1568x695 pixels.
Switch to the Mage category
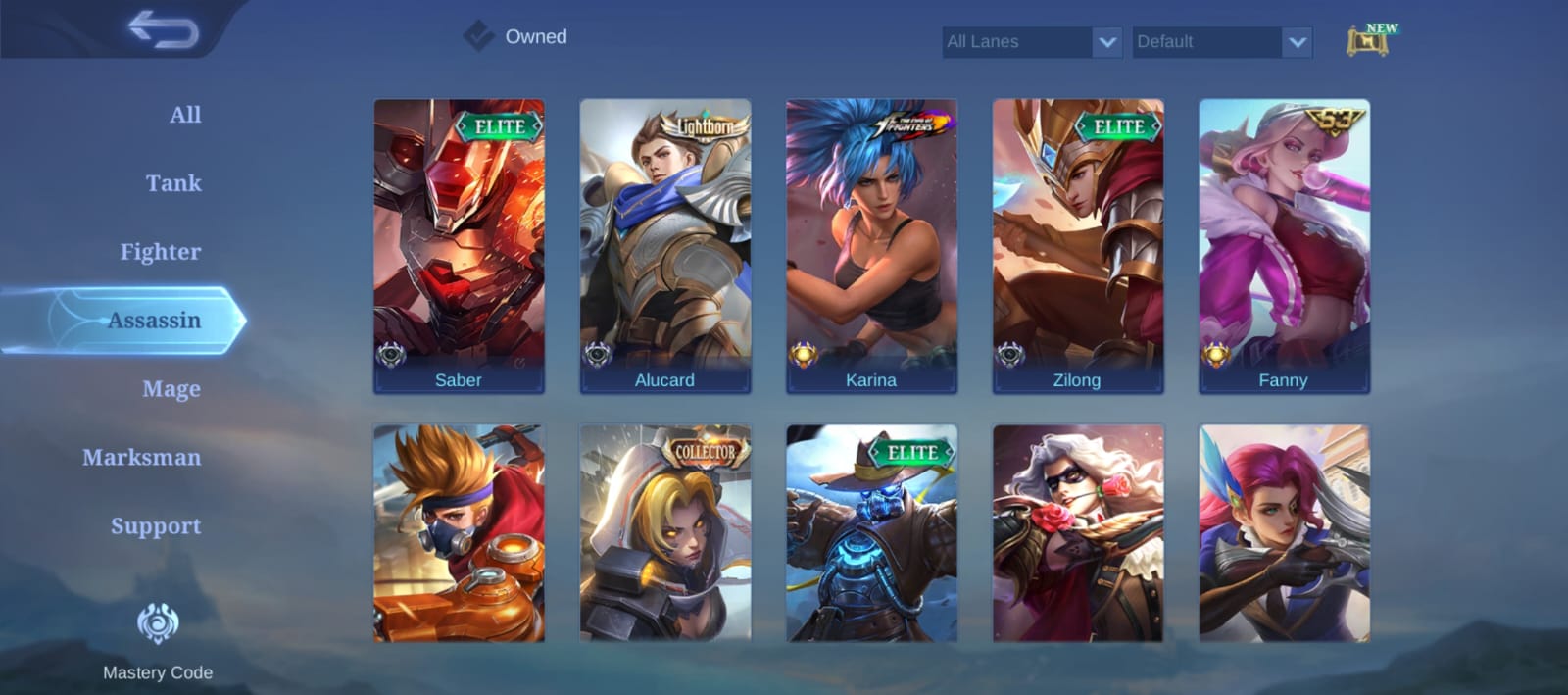coord(171,389)
